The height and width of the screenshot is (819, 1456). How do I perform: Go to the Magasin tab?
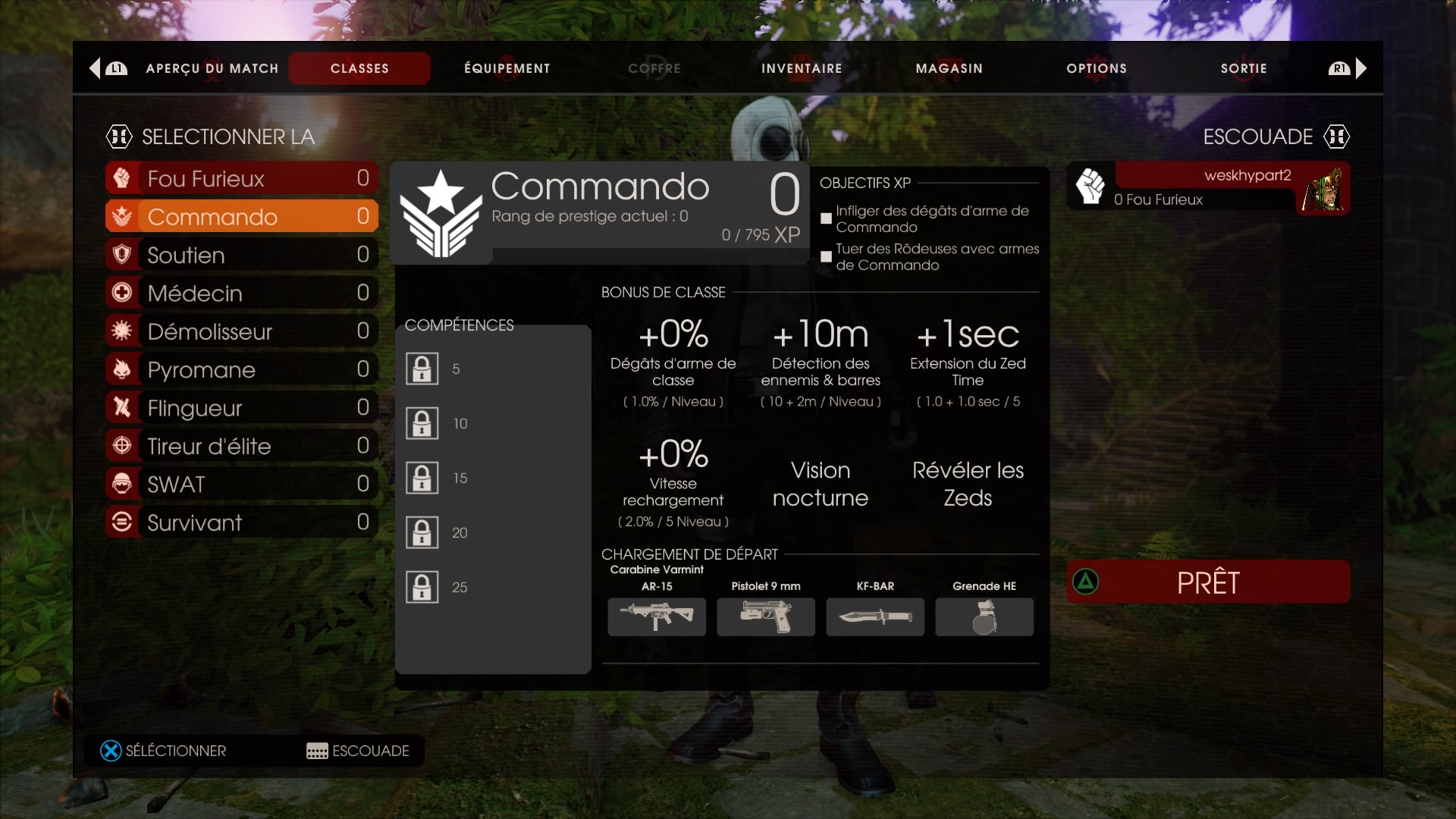click(x=949, y=68)
